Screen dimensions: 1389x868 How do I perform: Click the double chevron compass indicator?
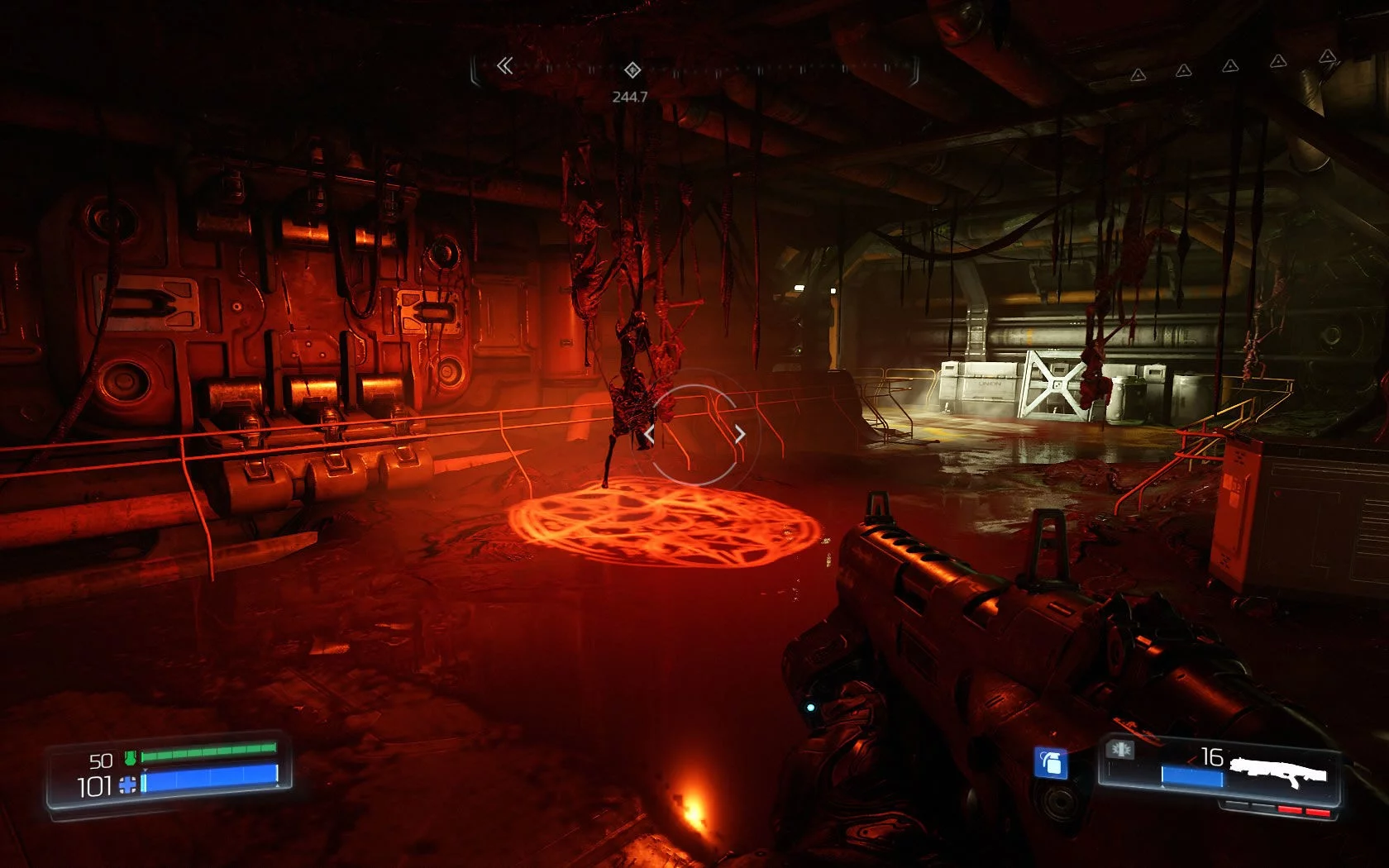(x=504, y=66)
